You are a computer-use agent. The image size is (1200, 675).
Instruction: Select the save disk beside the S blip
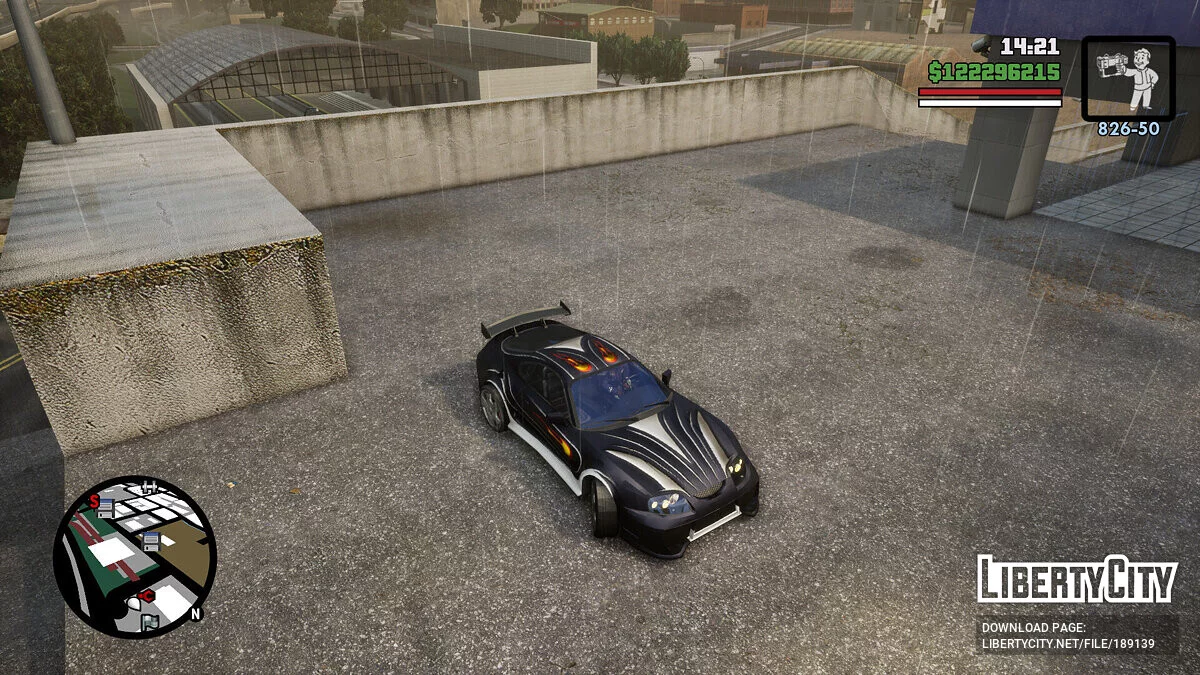pyautogui.click(x=106, y=508)
